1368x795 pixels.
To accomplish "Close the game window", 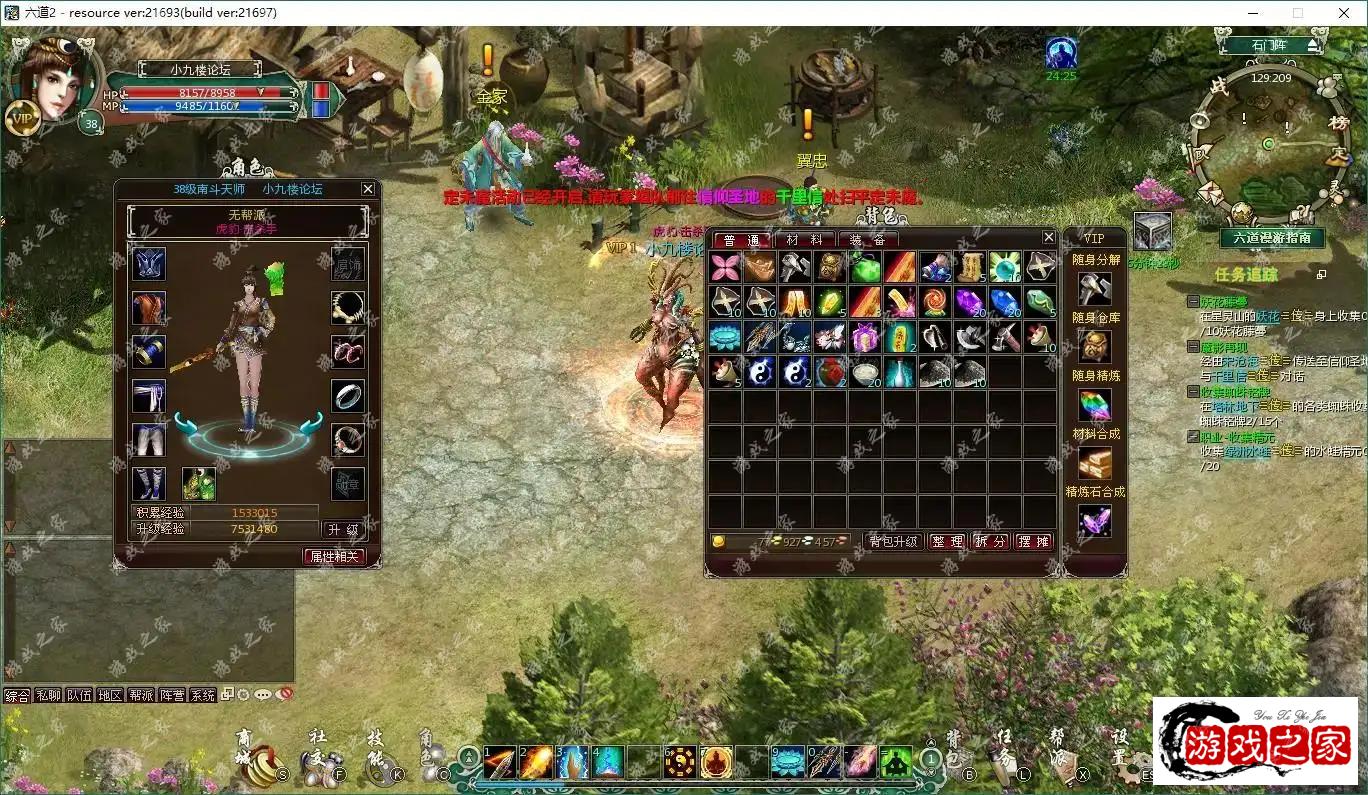I will coord(1343,13).
